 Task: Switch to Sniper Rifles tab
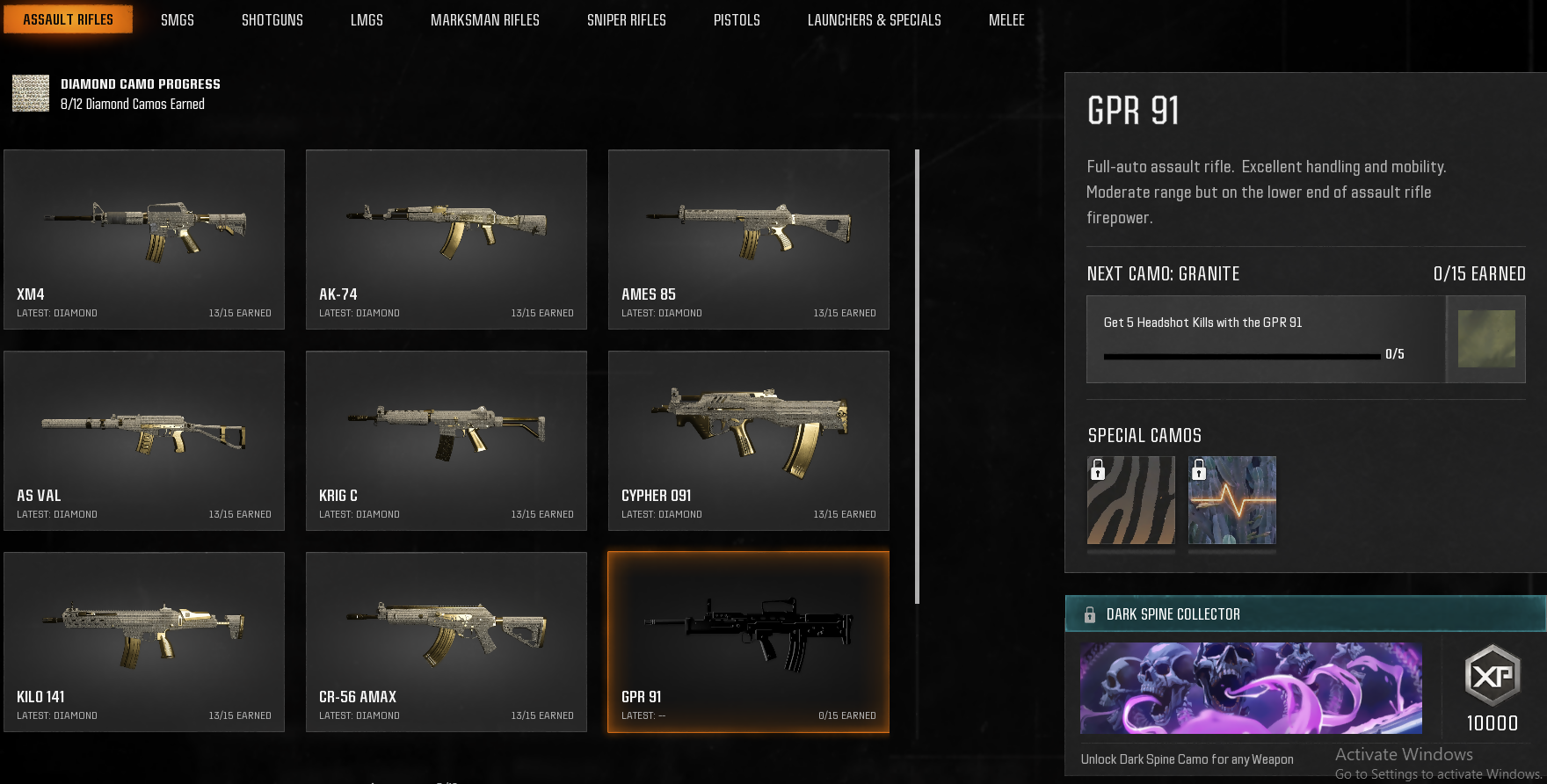click(626, 19)
